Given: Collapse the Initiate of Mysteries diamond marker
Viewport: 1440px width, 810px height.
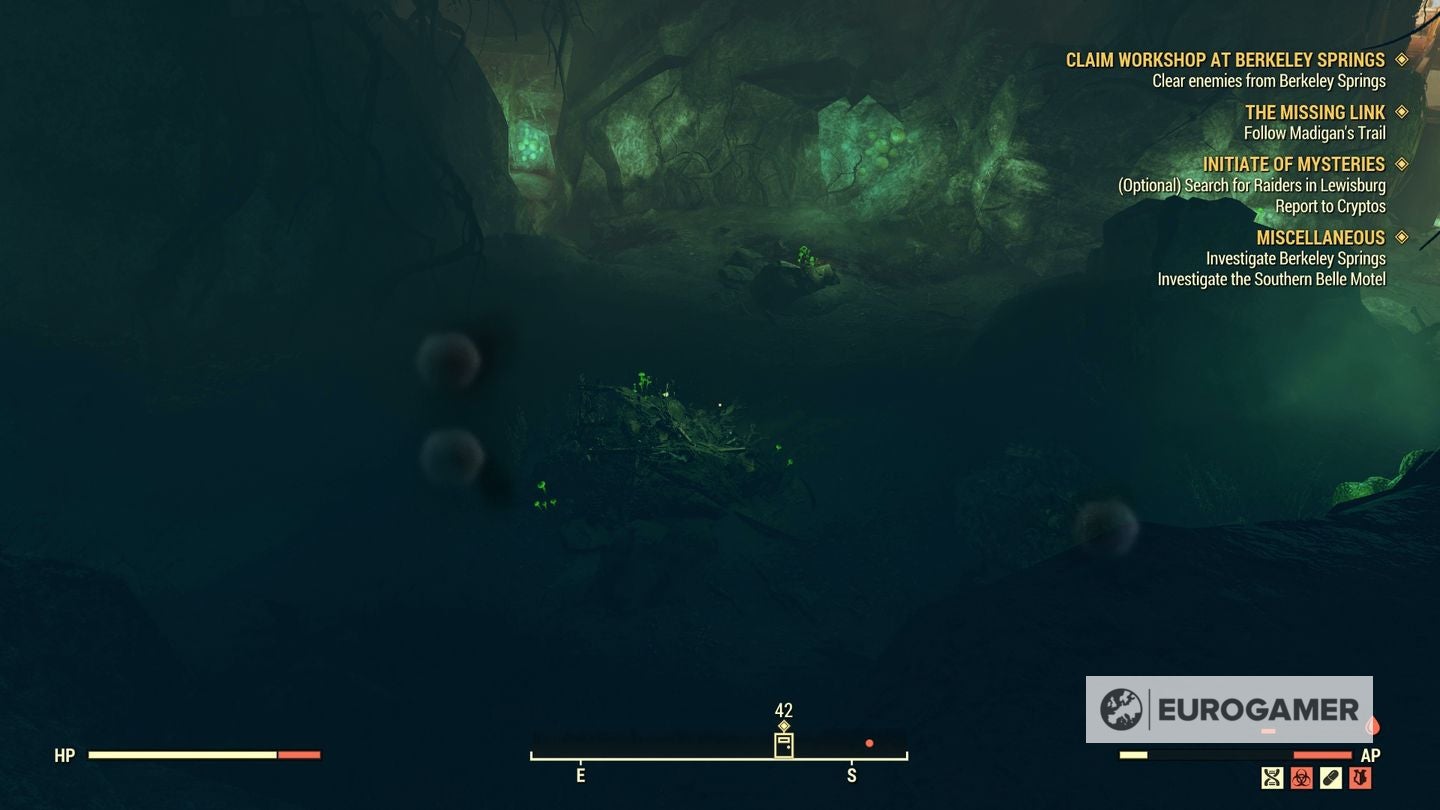Looking at the screenshot, I should [x=1403, y=163].
